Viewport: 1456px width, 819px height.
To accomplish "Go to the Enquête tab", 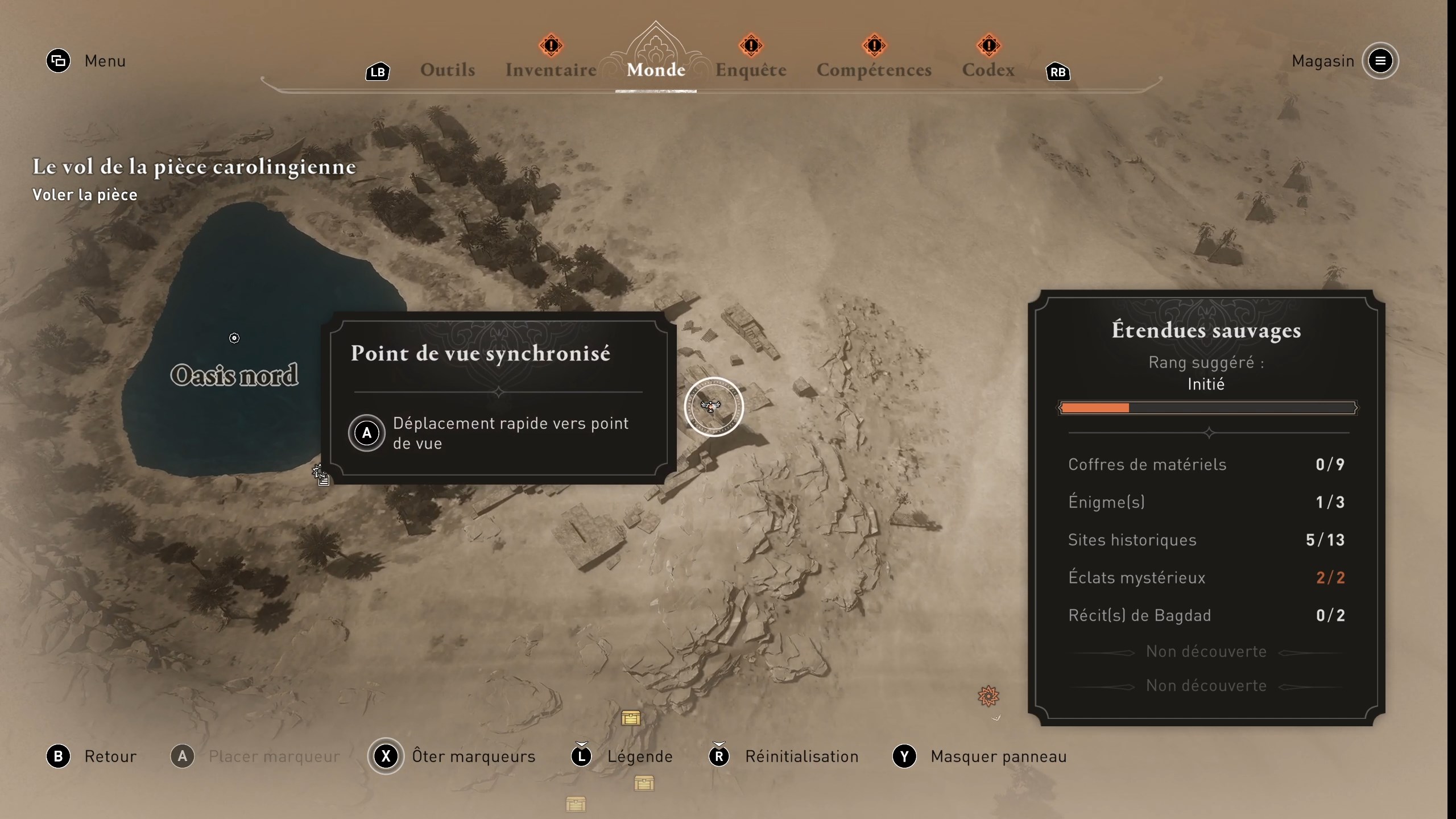I will coord(751,70).
